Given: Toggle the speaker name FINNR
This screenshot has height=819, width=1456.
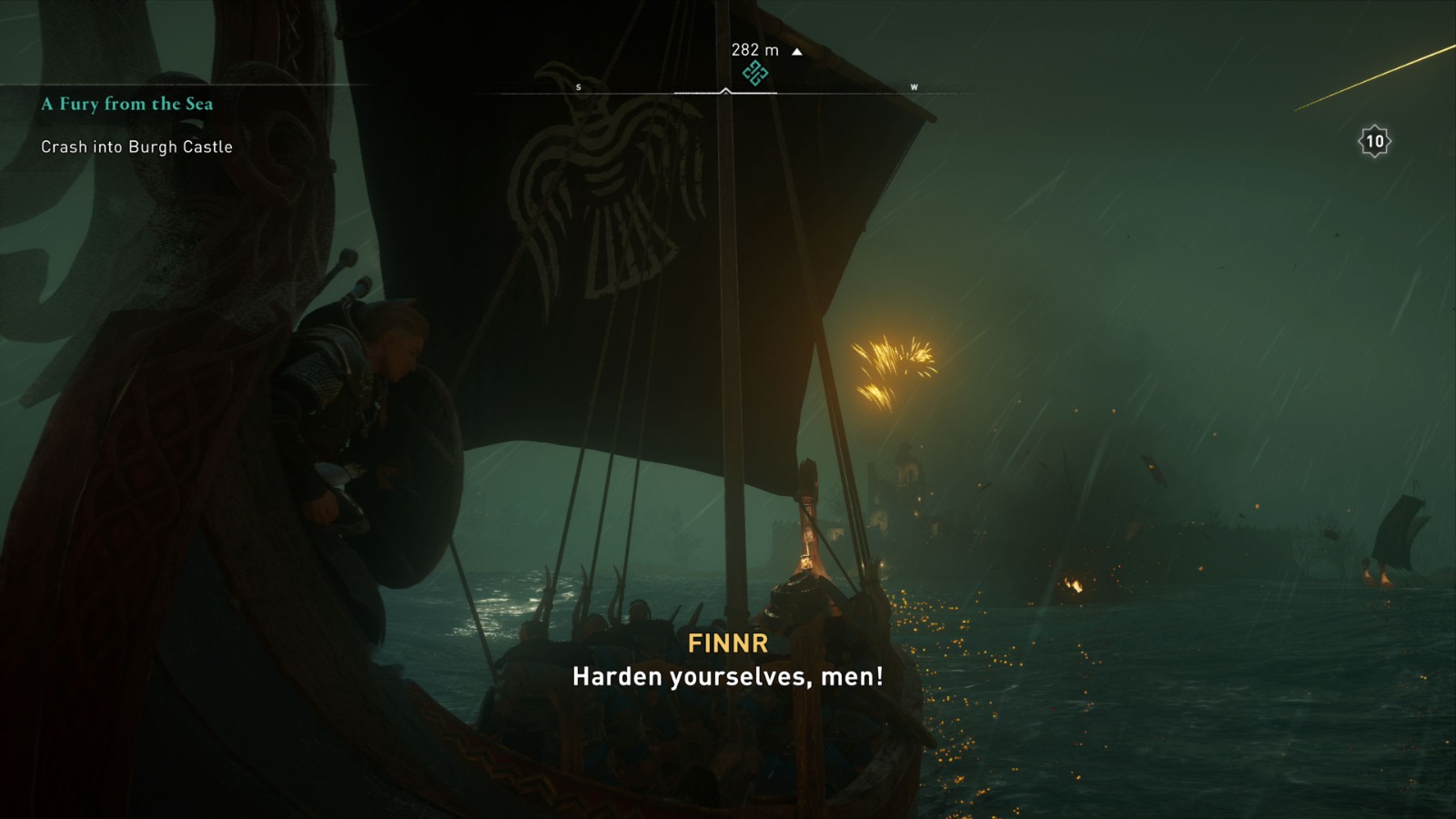Looking at the screenshot, I should coord(727,644).
